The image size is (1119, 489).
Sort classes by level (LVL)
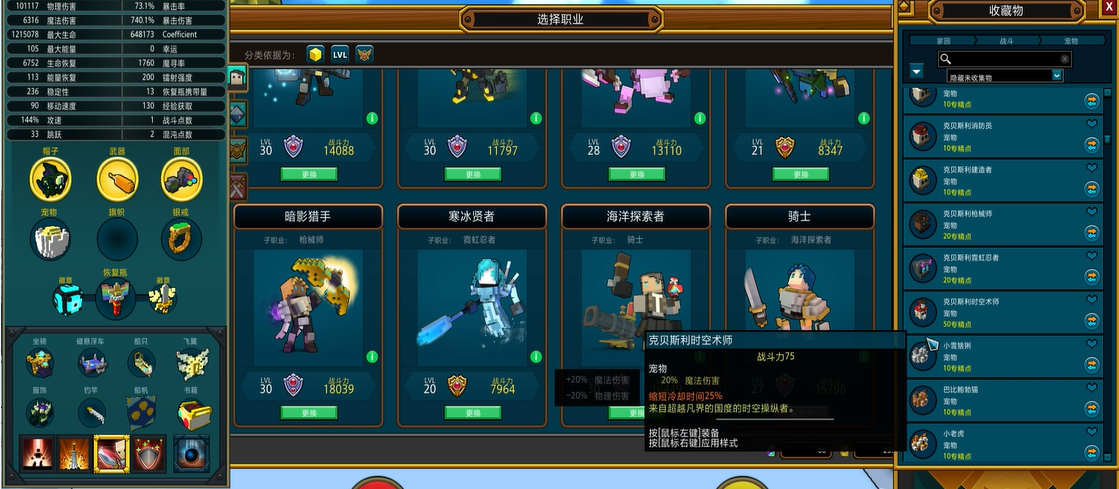point(340,54)
